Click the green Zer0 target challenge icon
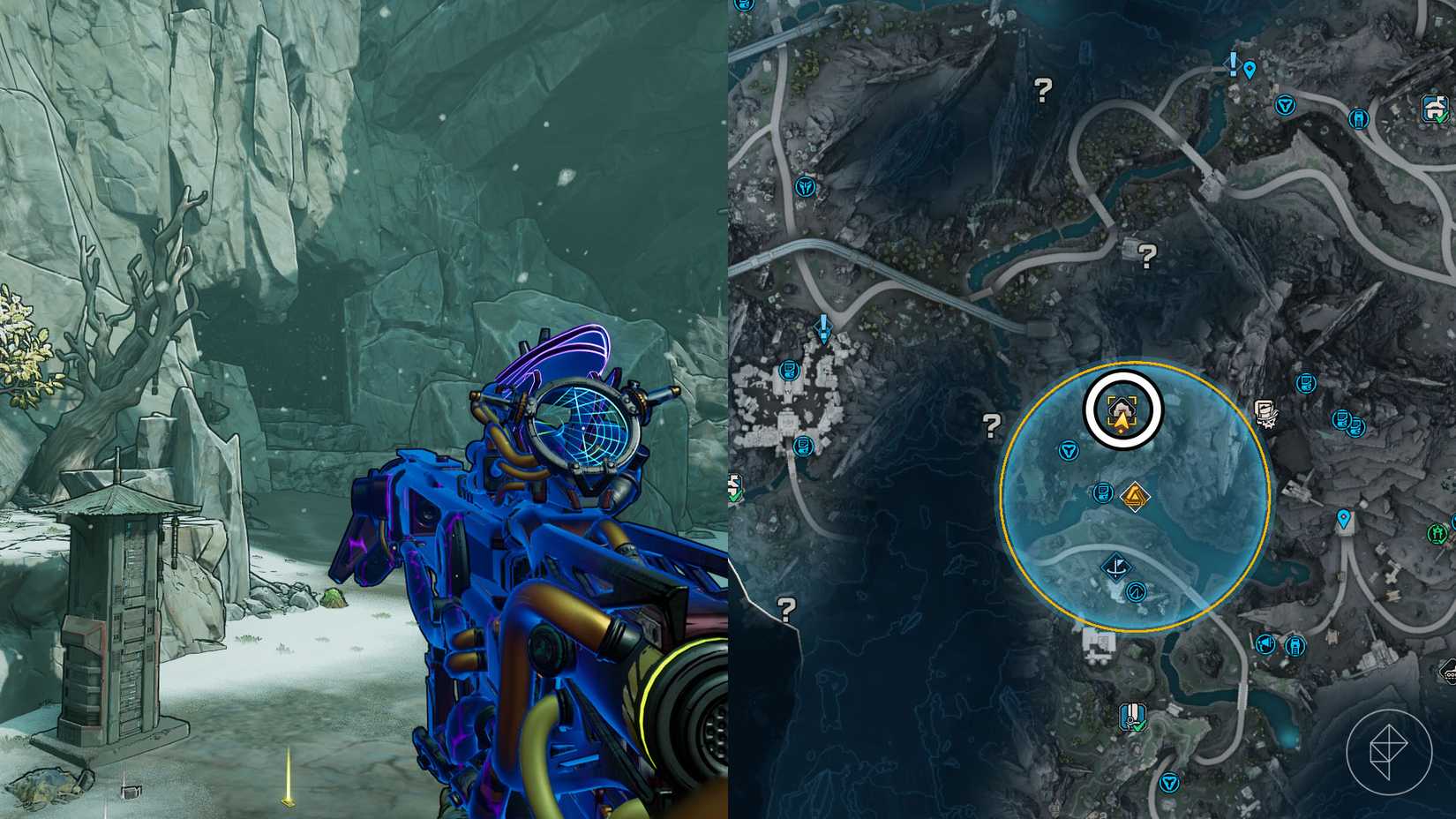Image resolution: width=1456 pixels, height=819 pixels. pyautogui.click(x=1437, y=532)
